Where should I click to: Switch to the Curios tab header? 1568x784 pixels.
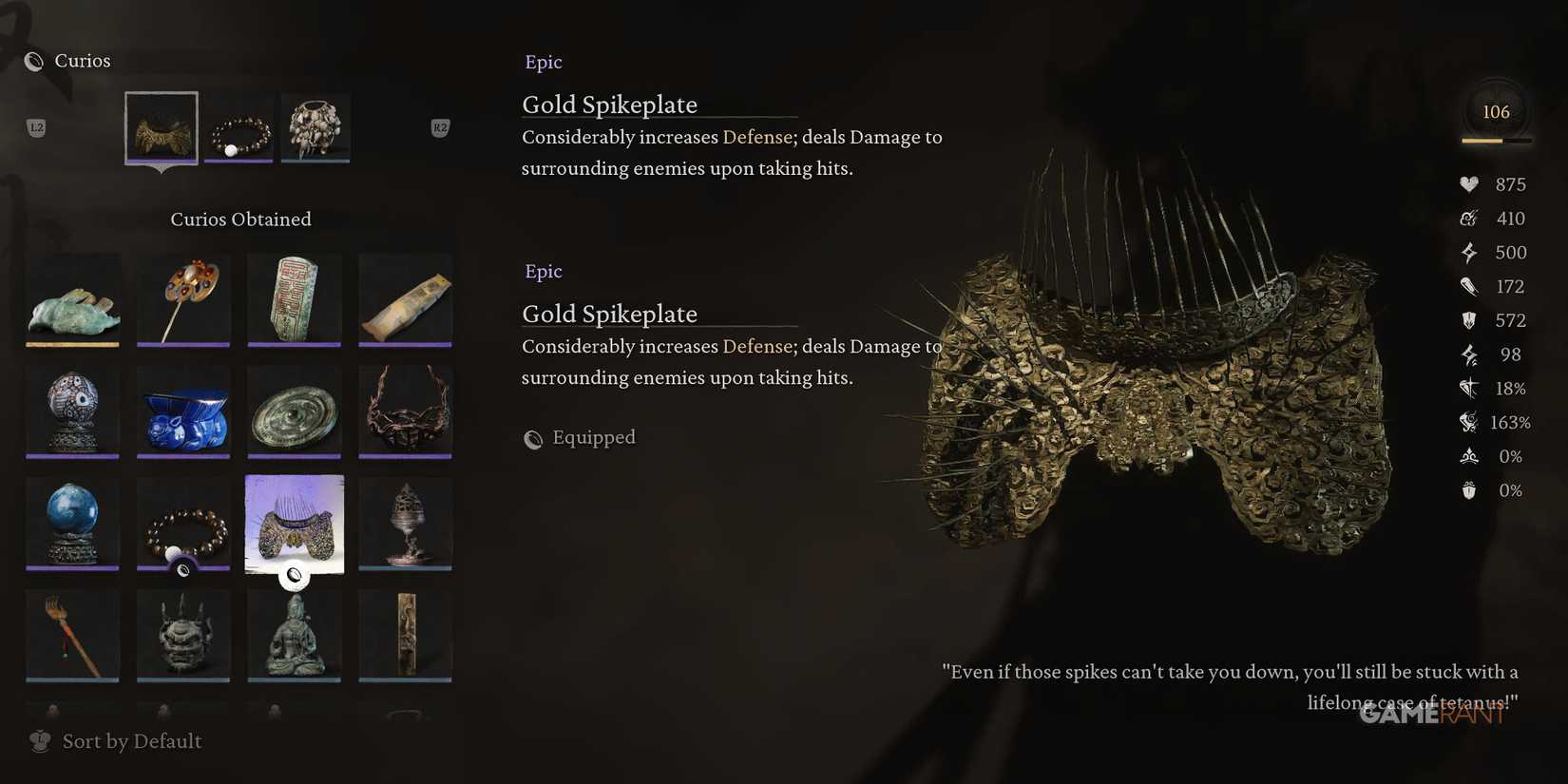coord(82,60)
